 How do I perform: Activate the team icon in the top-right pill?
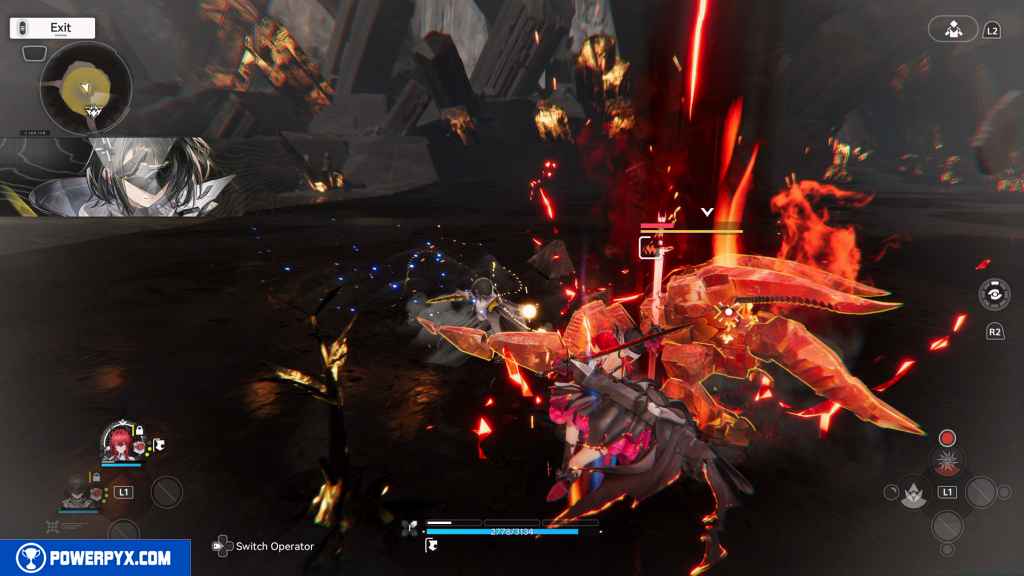click(953, 29)
